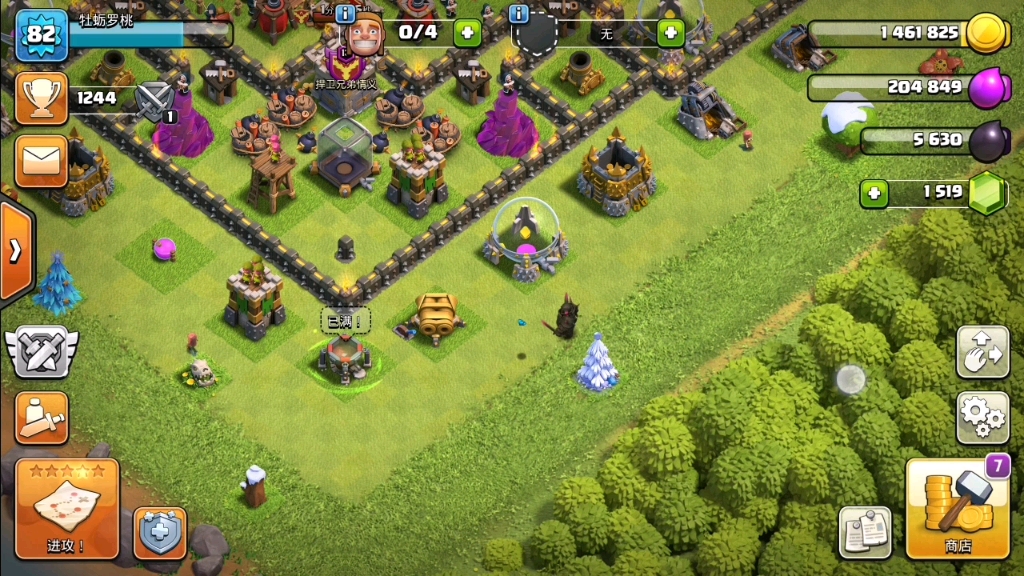
Task: Click the plus button beside gems
Action: [874, 193]
